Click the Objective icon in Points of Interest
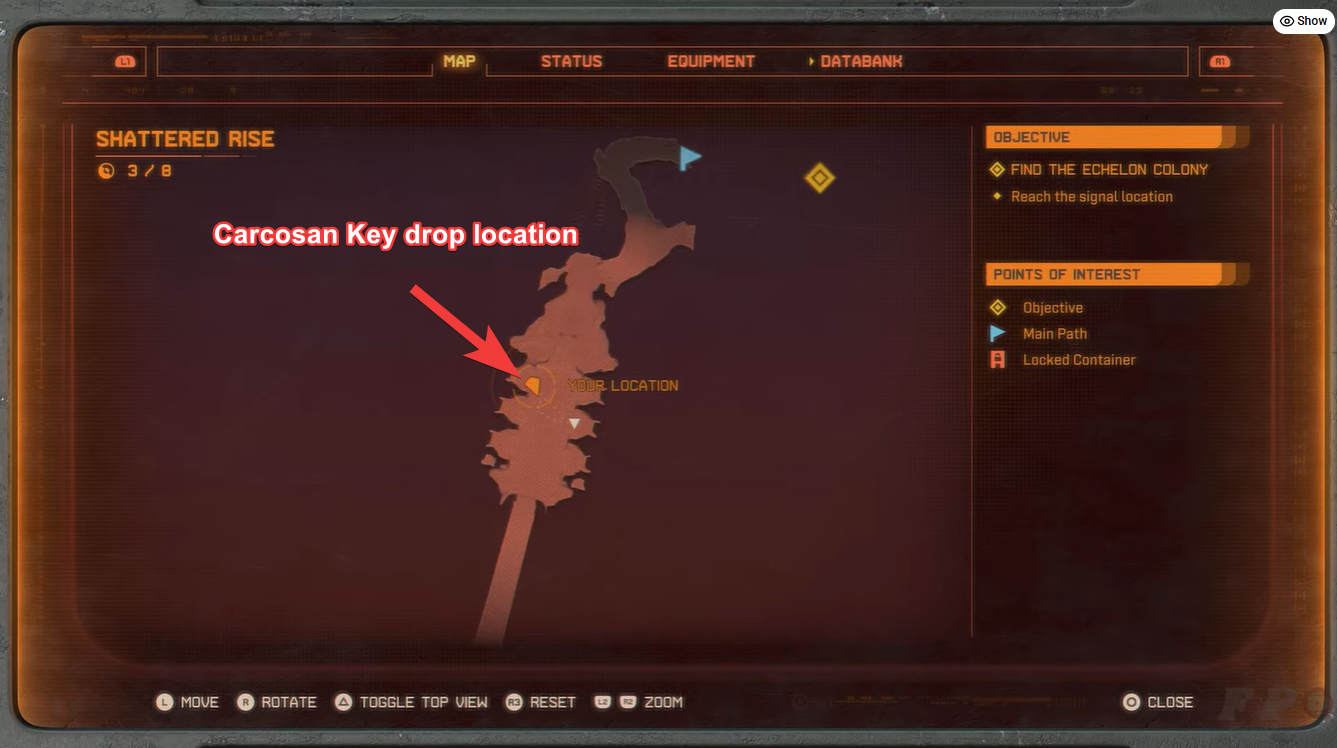The image size is (1337, 748). [996, 307]
